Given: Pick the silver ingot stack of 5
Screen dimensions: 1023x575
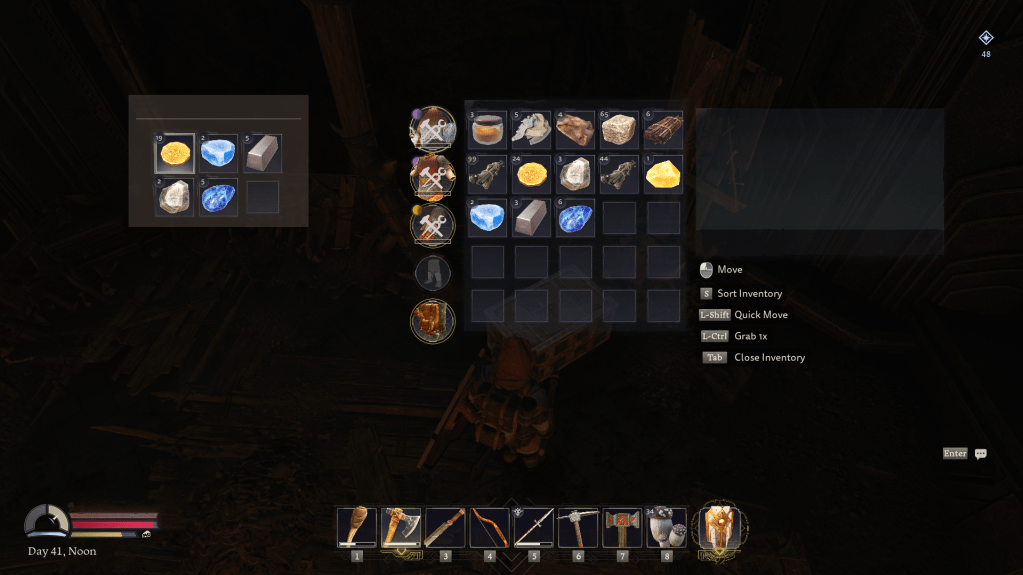Looking at the screenshot, I should coord(262,154).
